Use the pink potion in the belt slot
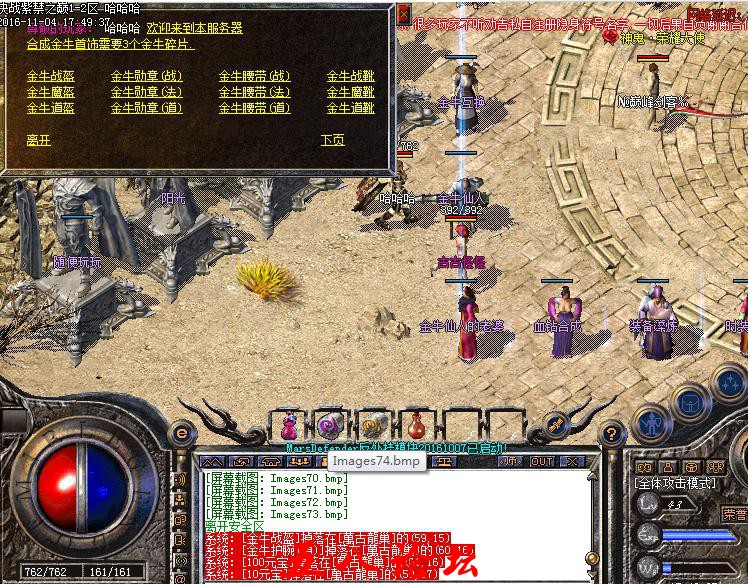Image resolution: width=748 pixels, height=584 pixels. point(289,425)
